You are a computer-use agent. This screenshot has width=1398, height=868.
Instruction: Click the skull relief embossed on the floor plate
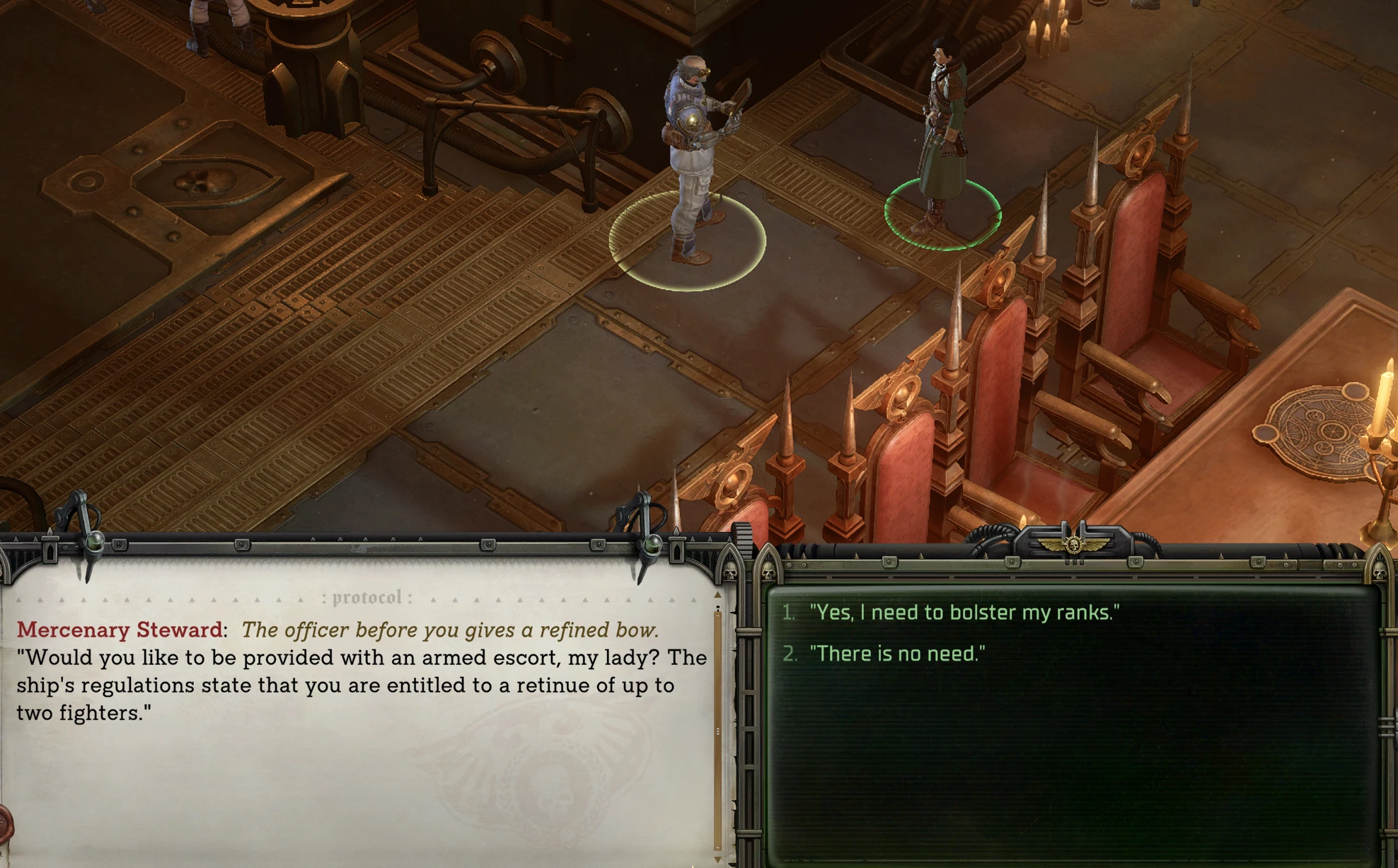(x=204, y=181)
